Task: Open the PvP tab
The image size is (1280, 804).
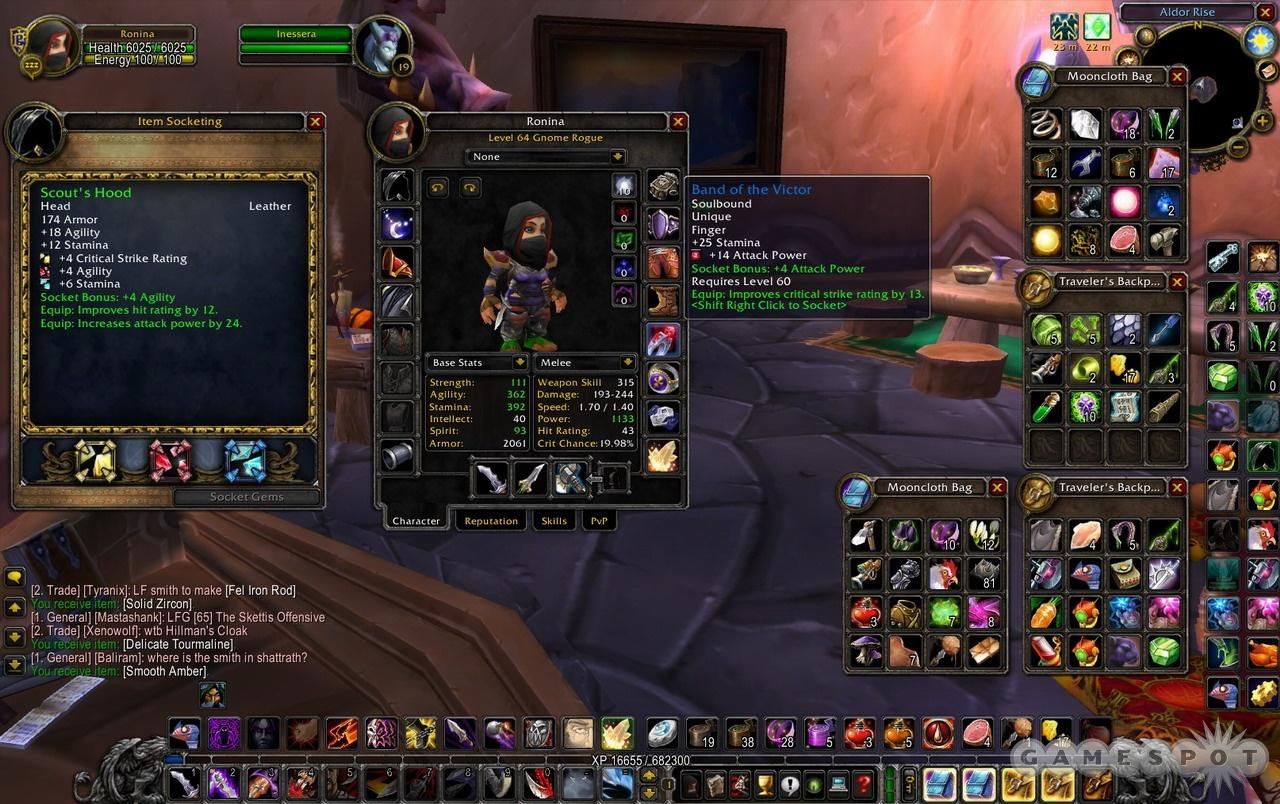Action: pos(599,521)
